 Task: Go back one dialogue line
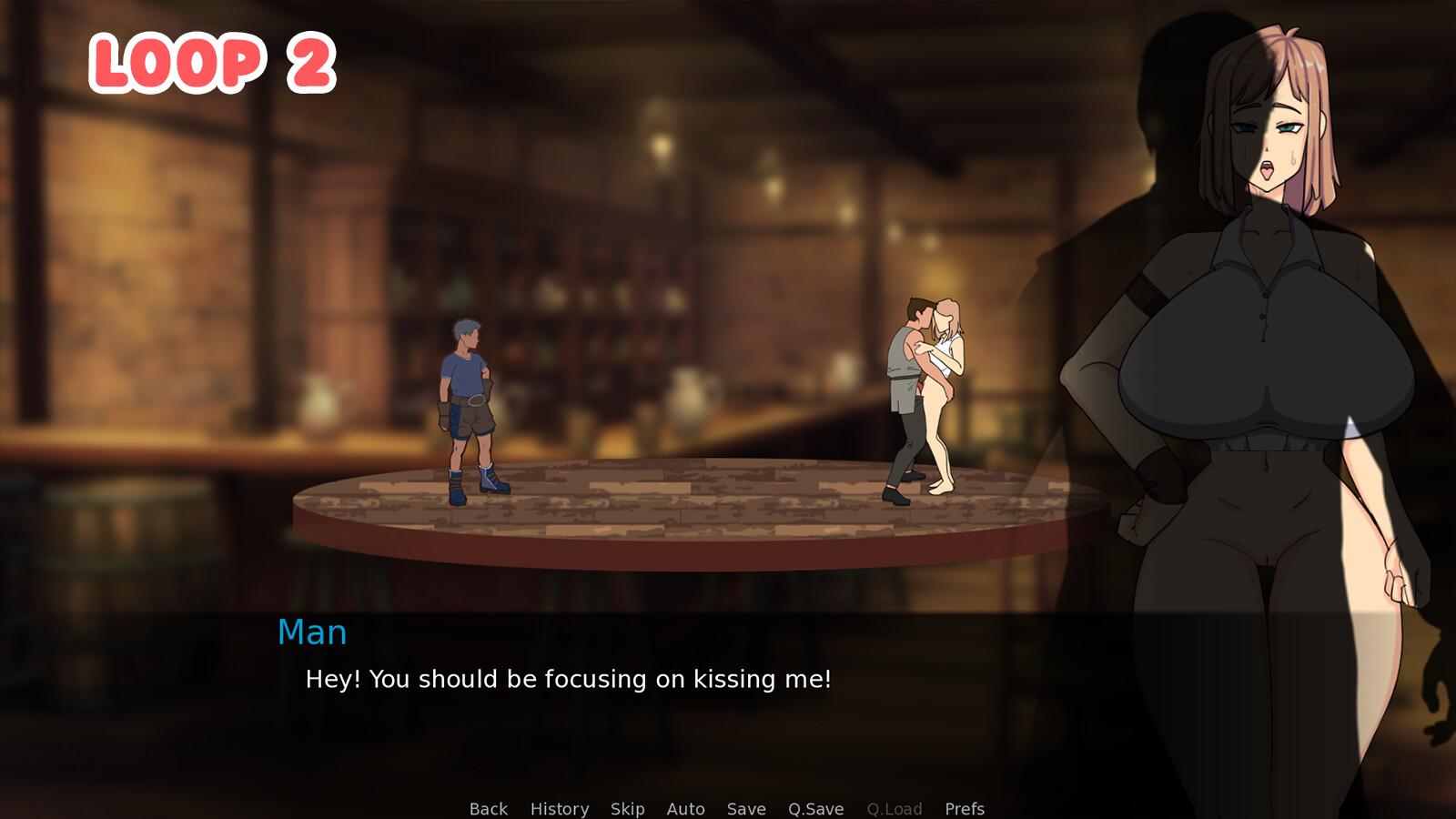(x=488, y=809)
